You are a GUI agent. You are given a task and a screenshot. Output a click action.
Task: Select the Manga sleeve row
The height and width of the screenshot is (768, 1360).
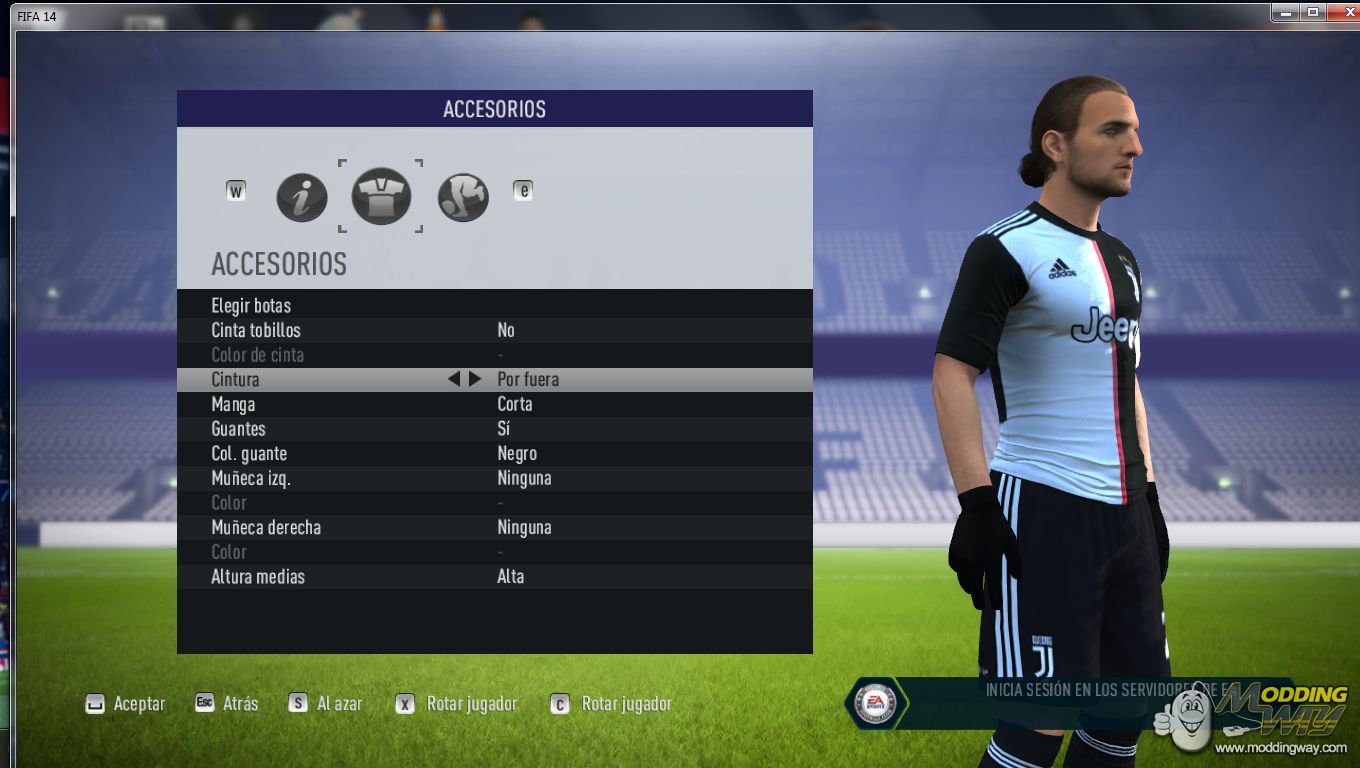click(233, 404)
